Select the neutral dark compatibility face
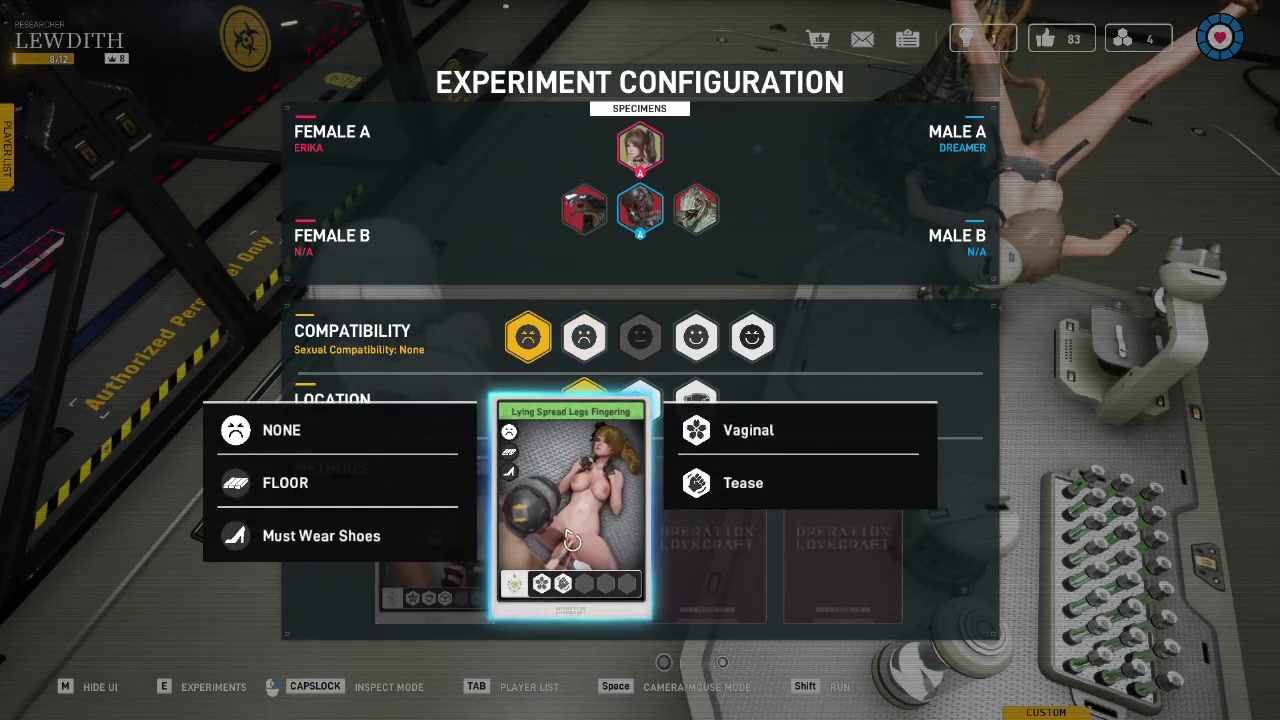The height and width of the screenshot is (720, 1280). 640,338
